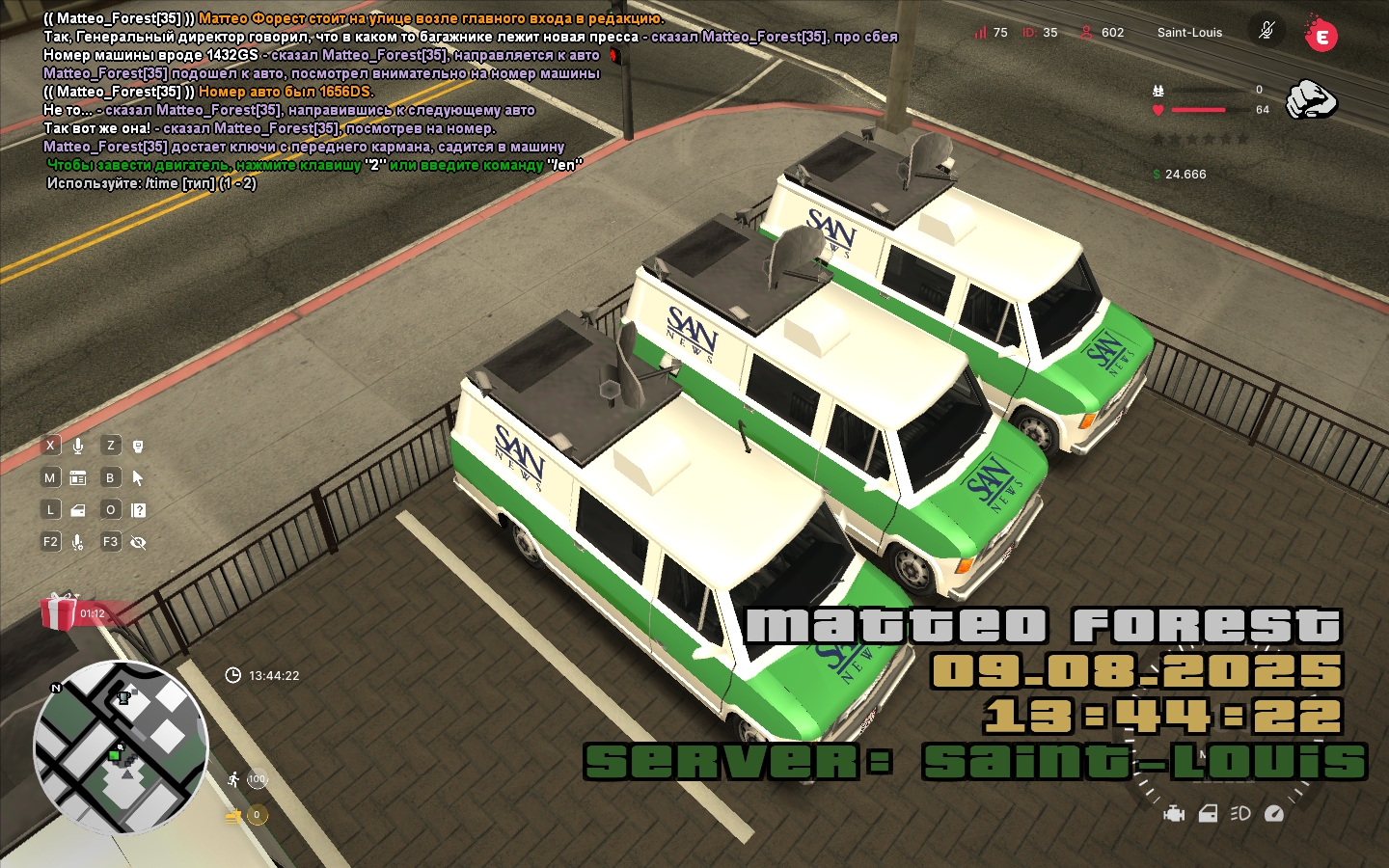Open the walkie-talkie radio icon
Viewport: 1389px width, 868px height.
click(138, 446)
